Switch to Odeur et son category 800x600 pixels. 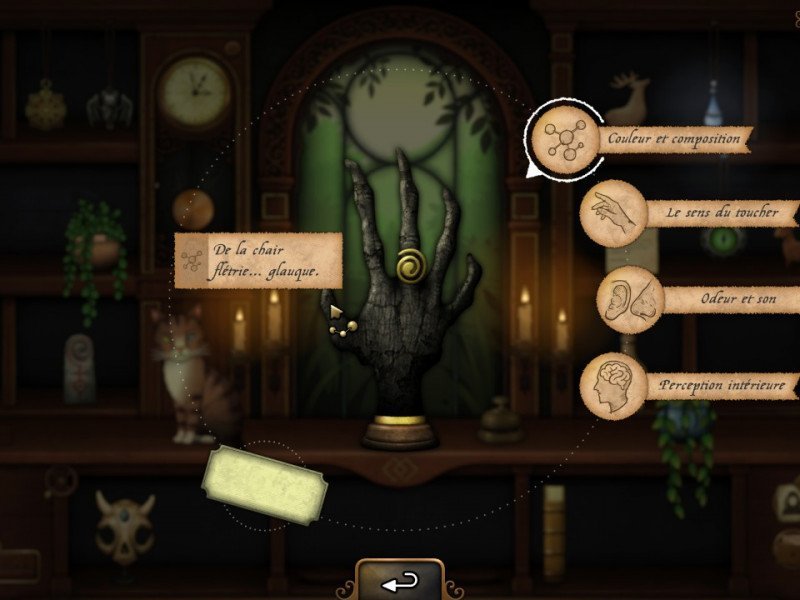[x=631, y=299]
